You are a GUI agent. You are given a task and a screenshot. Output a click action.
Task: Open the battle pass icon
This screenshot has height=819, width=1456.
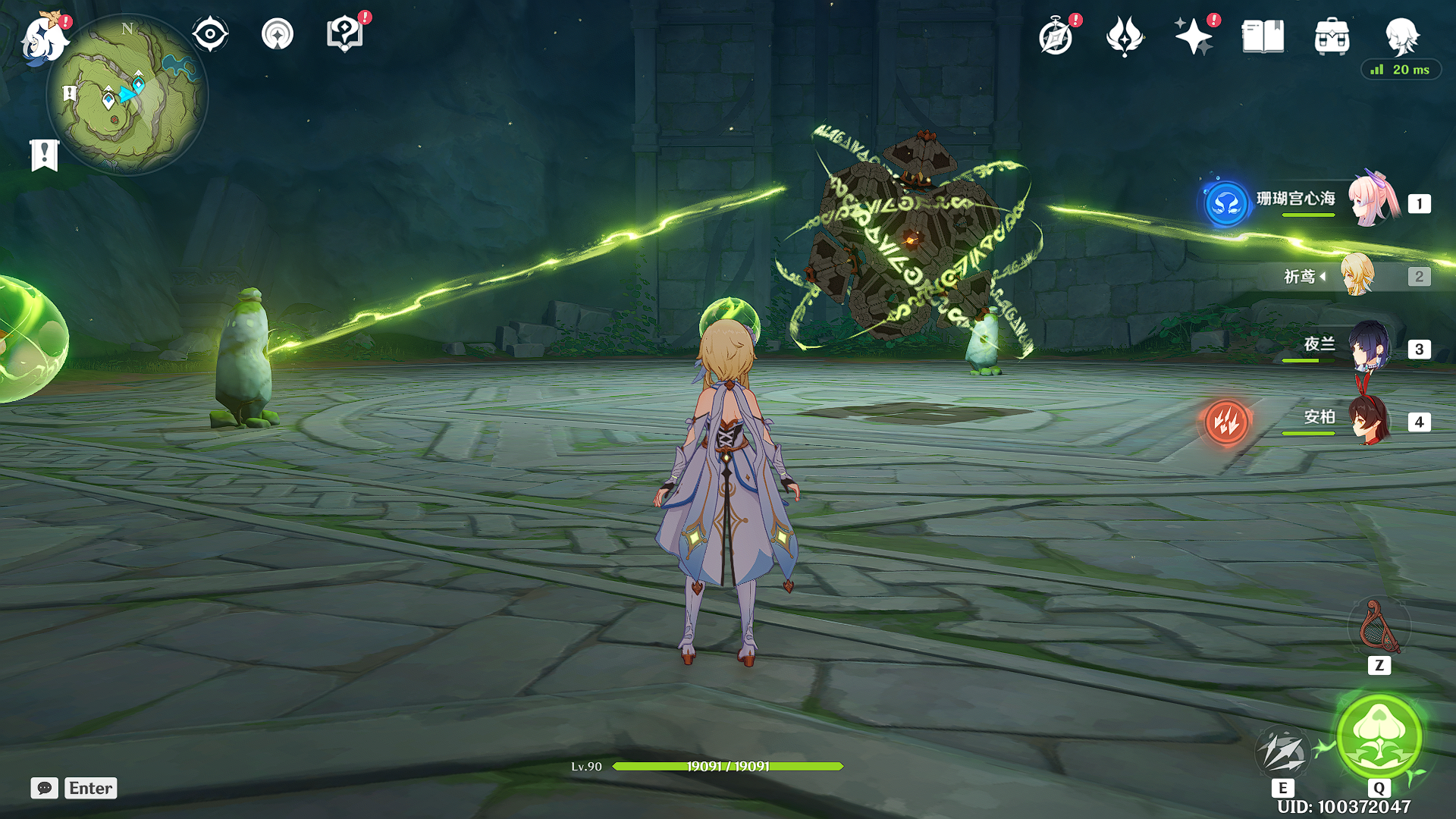1124,36
